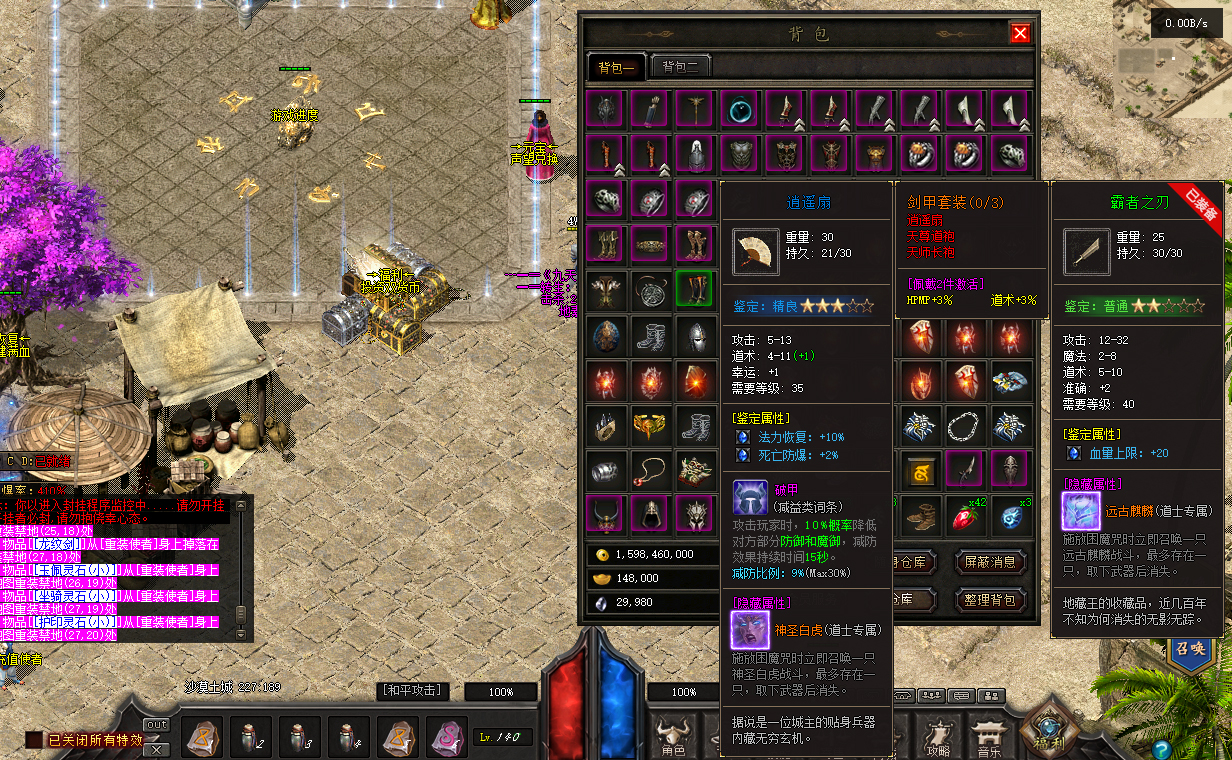
Task: Select the 背包一 tab
Action: (617, 67)
